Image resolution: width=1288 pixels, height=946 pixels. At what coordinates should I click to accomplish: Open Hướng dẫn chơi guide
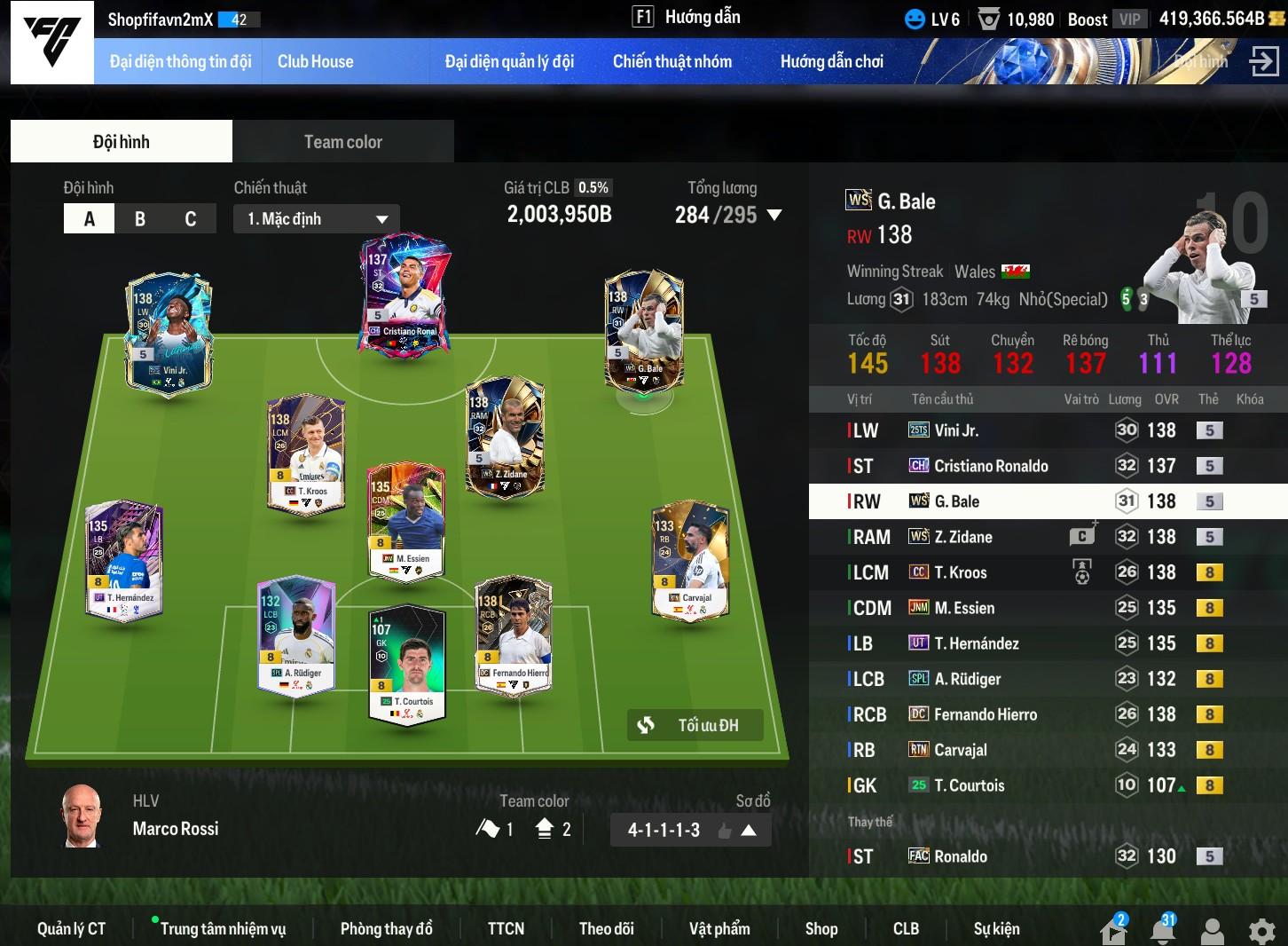tap(831, 61)
